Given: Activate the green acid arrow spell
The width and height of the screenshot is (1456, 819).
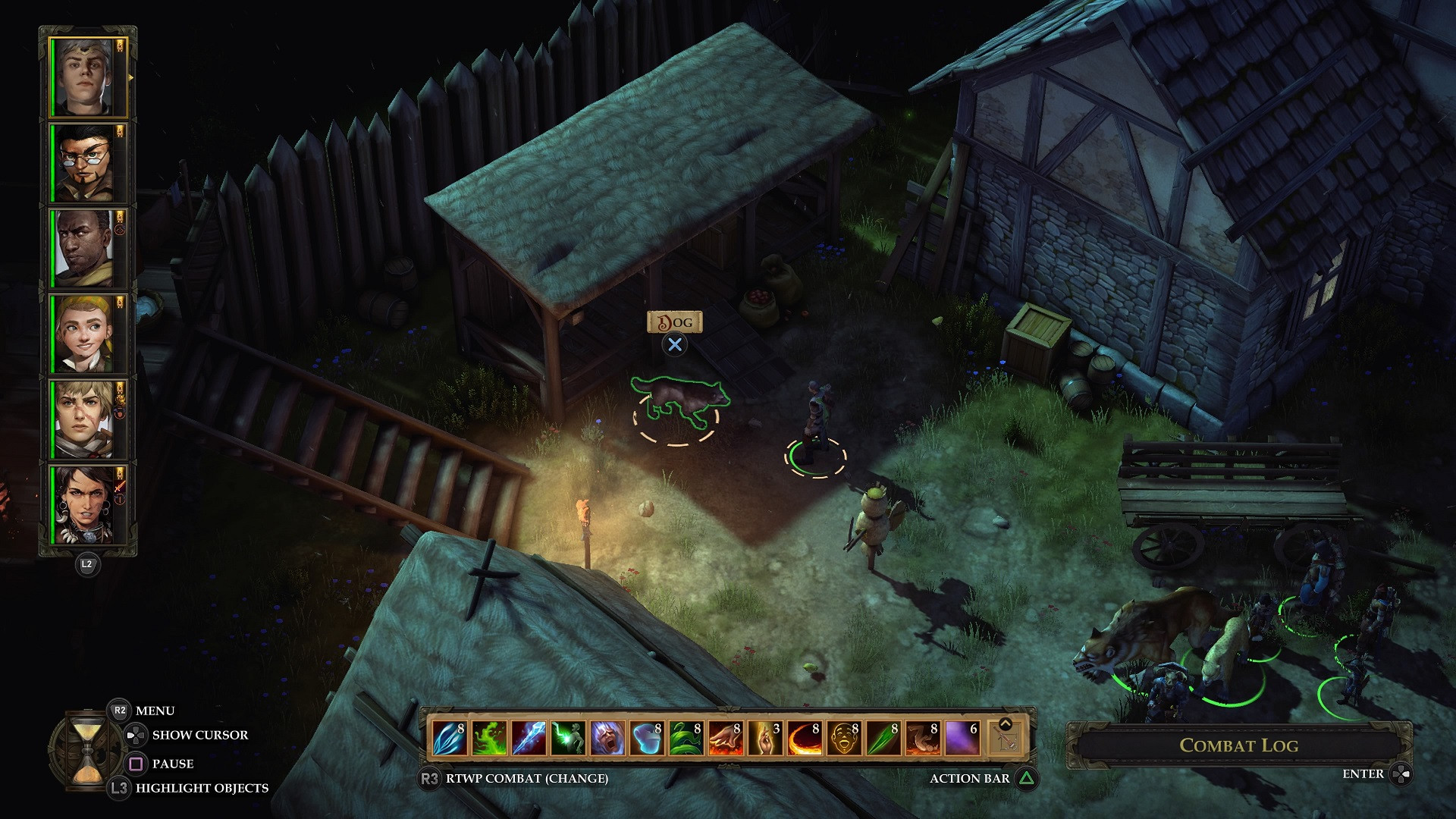Looking at the screenshot, I should 883,738.
